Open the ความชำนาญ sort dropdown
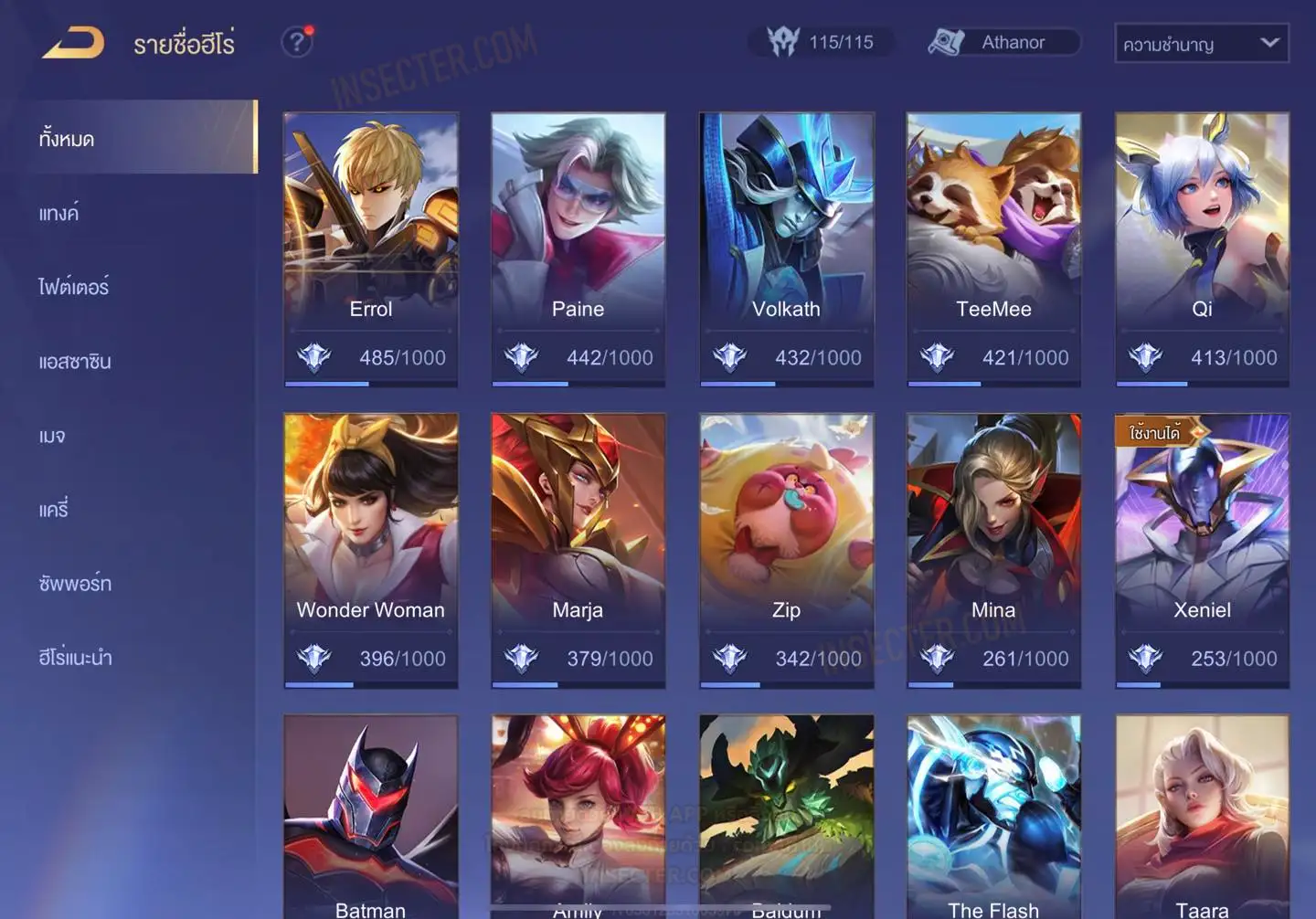The image size is (1316, 919). [x=1201, y=43]
